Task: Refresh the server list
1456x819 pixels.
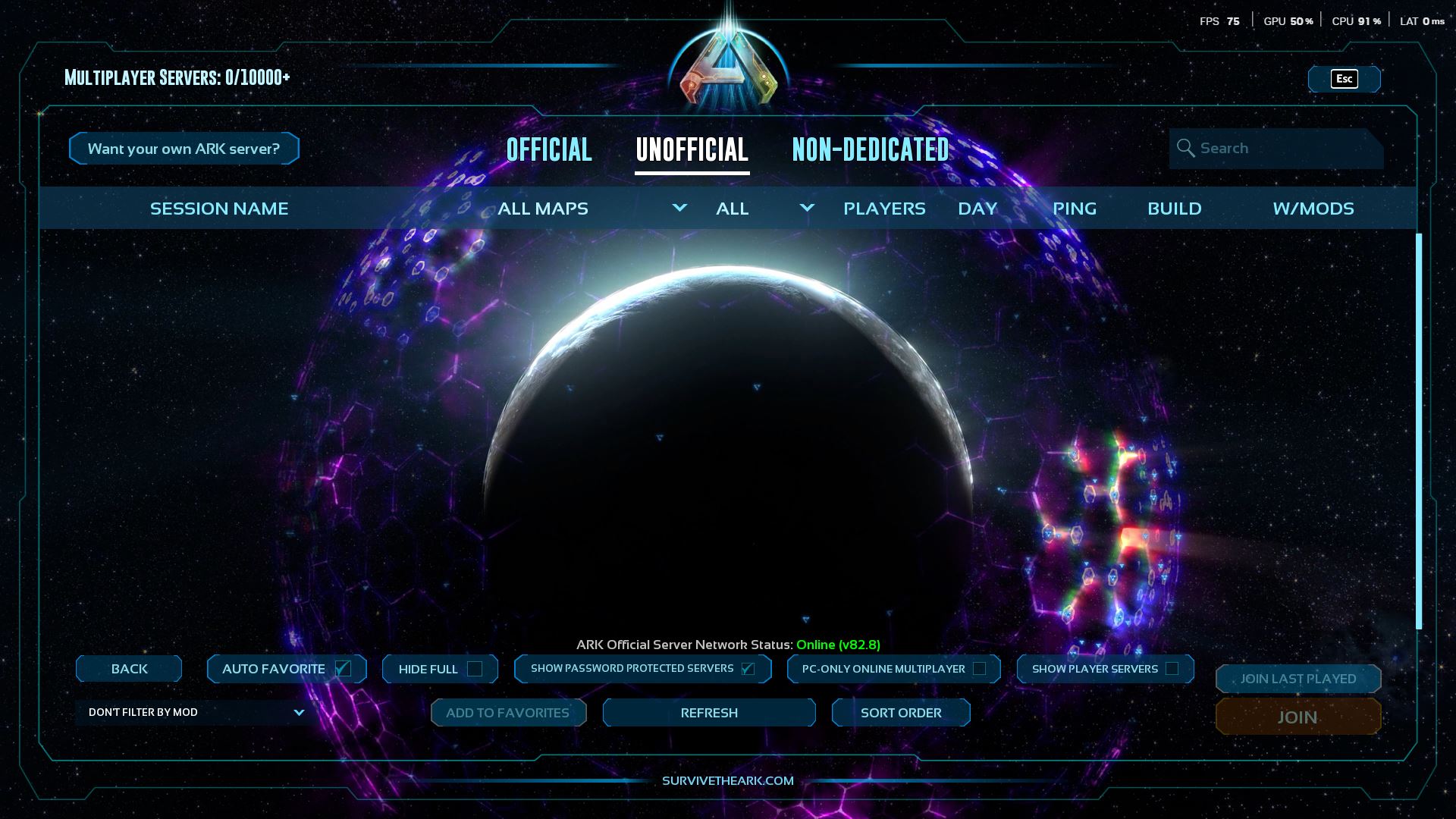Action: click(x=708, y=712)
